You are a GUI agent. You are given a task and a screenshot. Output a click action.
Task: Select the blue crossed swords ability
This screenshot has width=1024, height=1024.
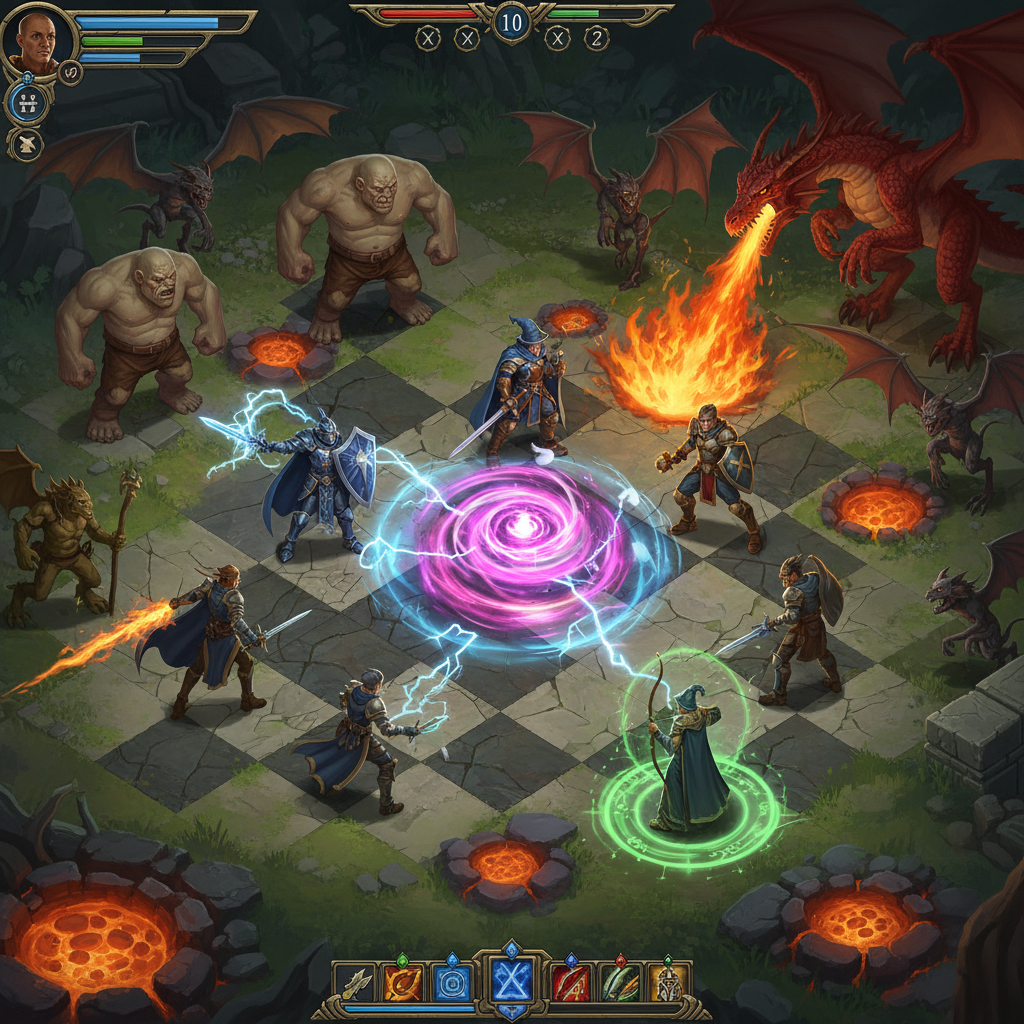coord(512,982)
